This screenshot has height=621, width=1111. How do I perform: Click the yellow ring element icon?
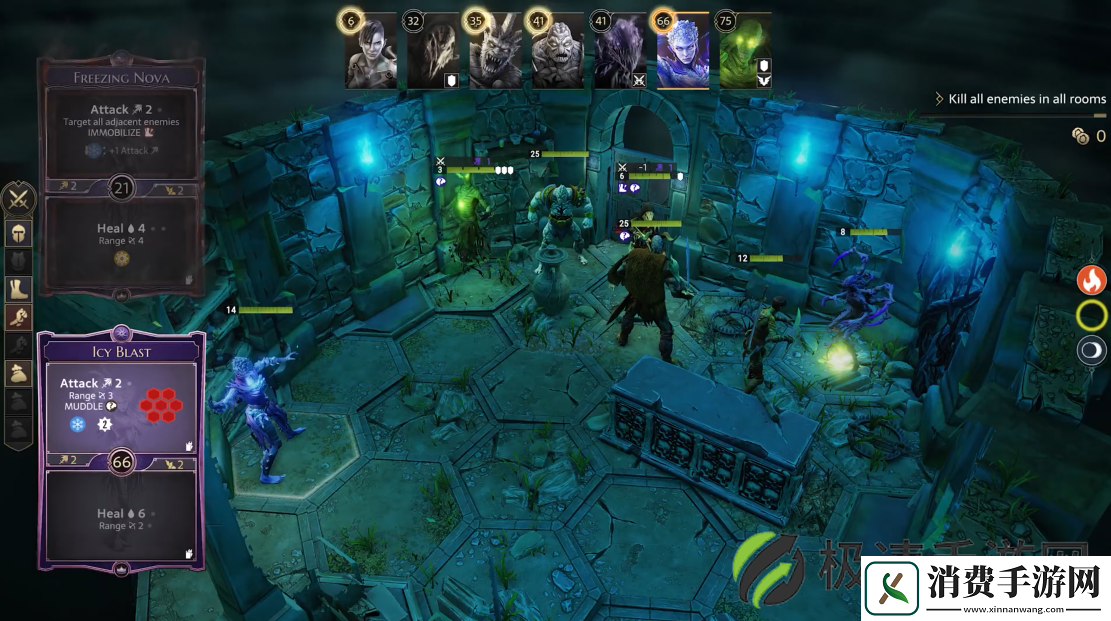tap(1091, 316)
